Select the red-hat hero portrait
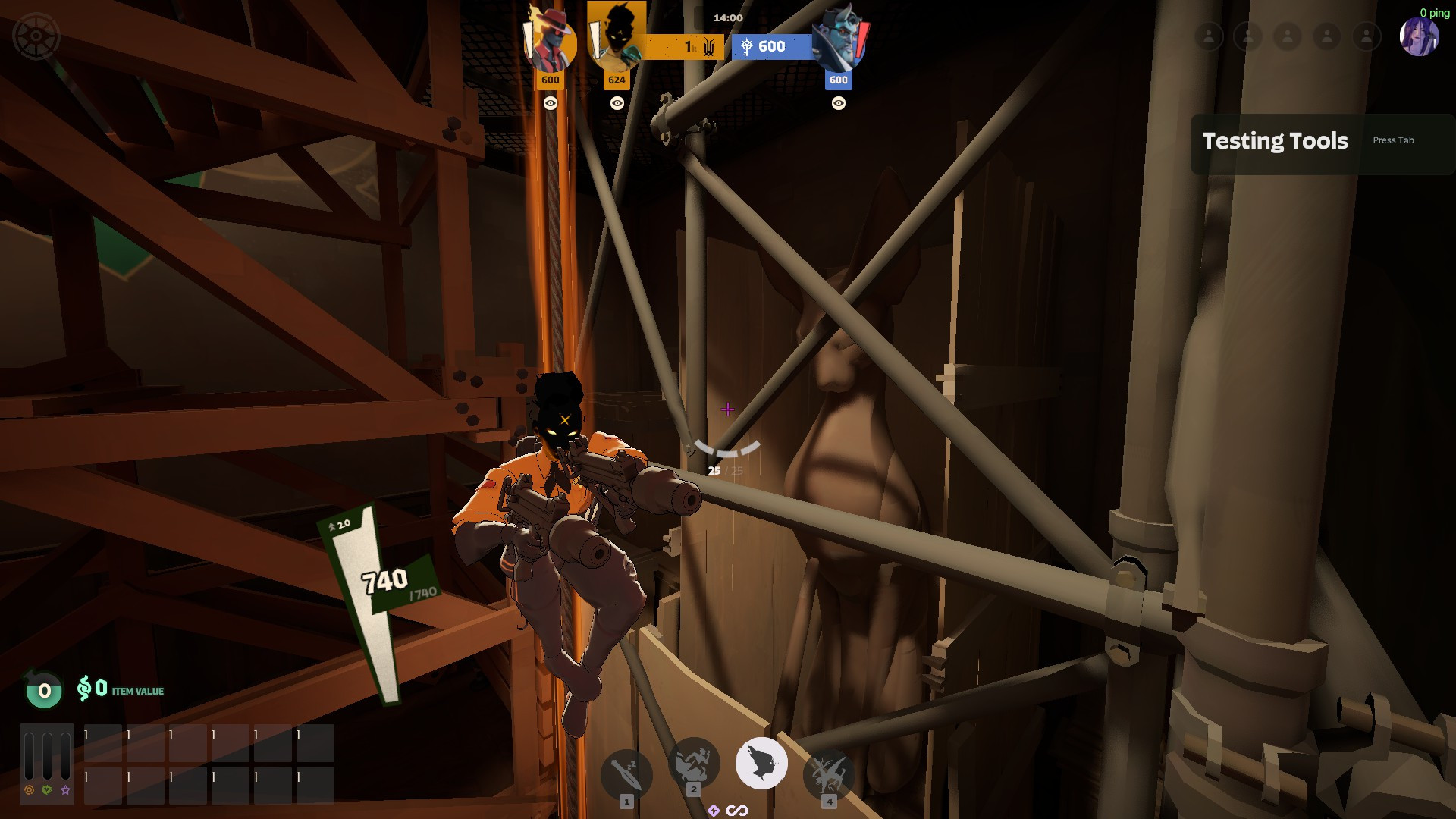The width and height of the screenshot is (1456, 819). coord(550,42)
